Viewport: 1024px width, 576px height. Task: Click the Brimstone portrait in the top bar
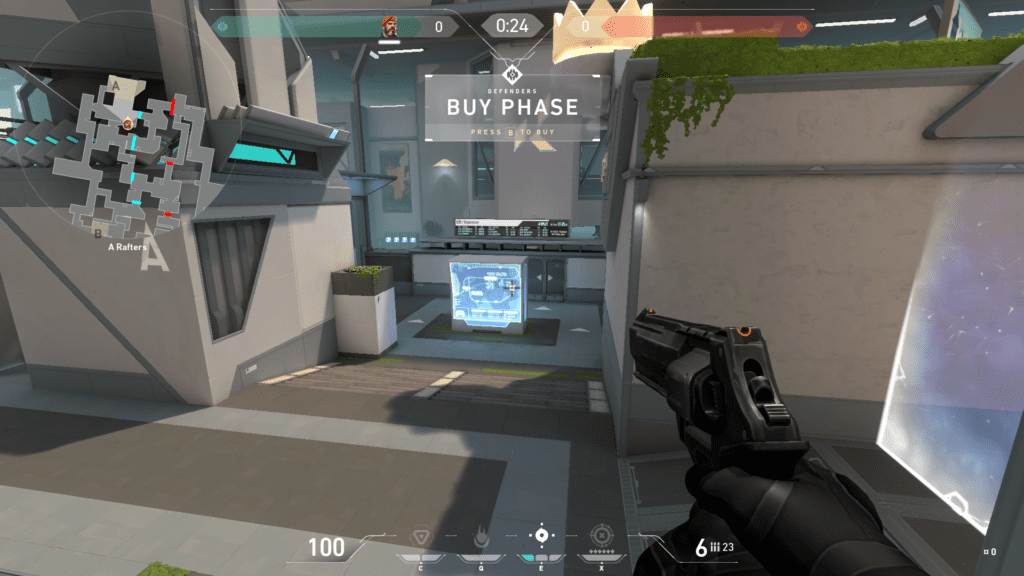click(x=389, y=27)
